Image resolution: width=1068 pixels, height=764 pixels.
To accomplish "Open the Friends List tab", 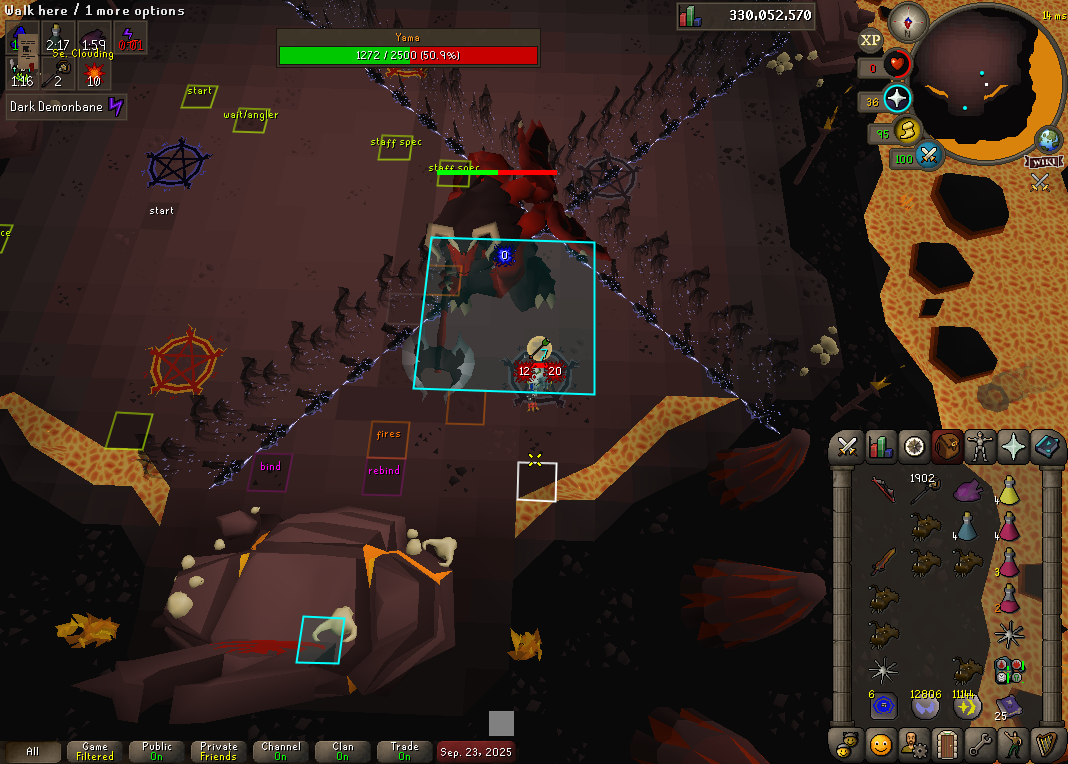I will click(881, 744).
